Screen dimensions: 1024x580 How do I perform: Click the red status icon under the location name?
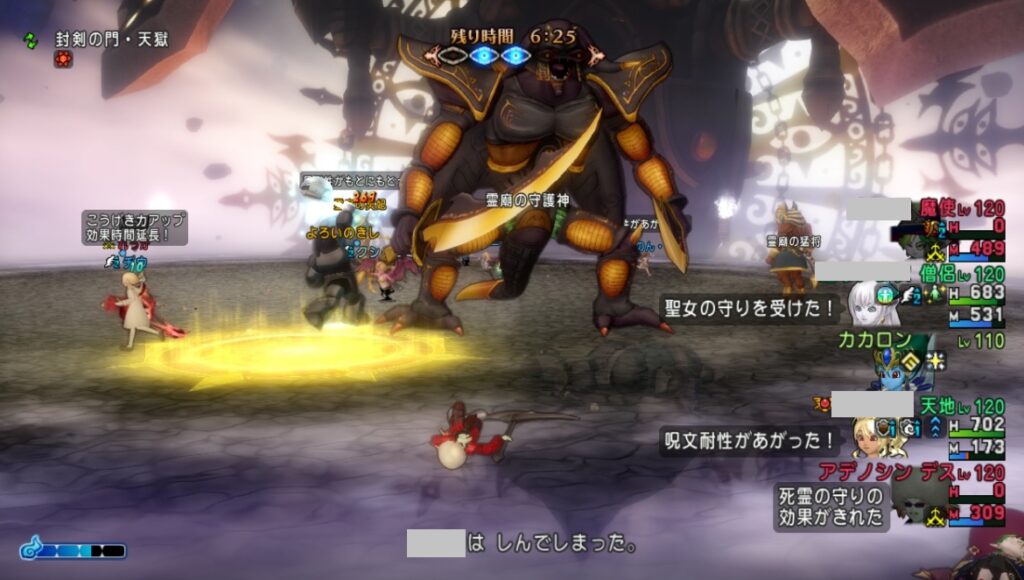click(x=63, y=60)
